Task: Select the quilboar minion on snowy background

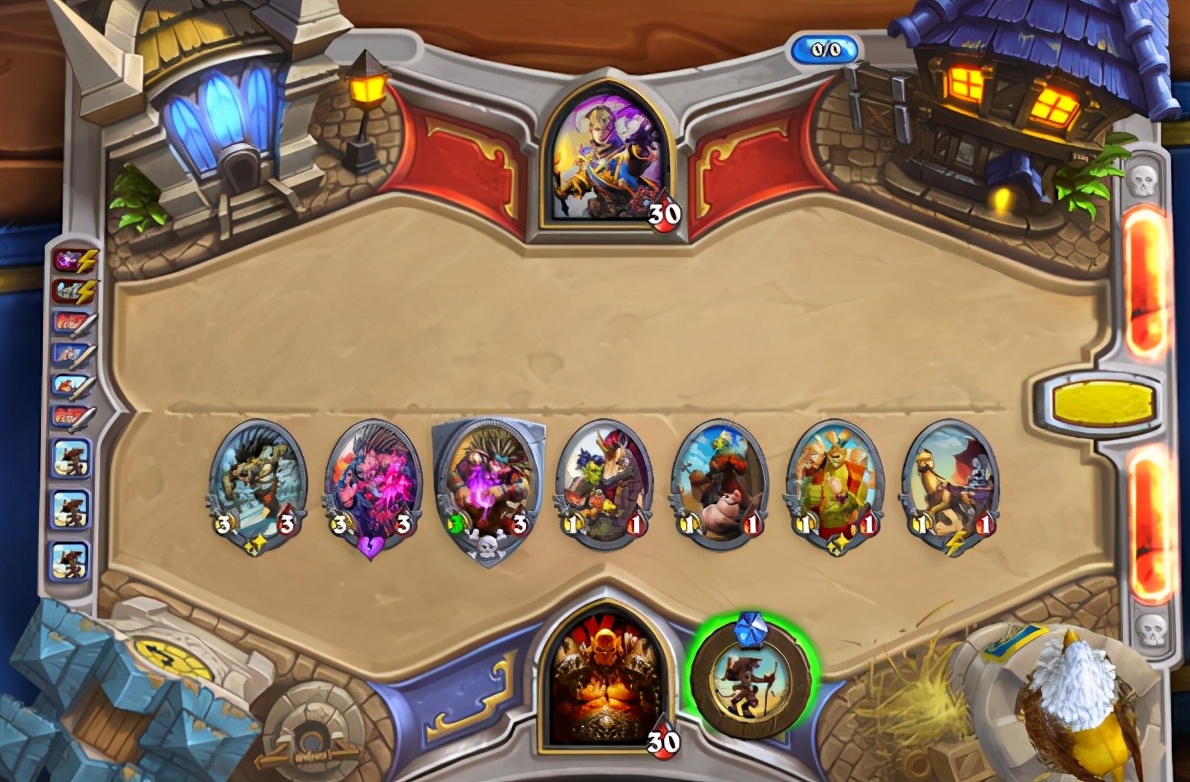Action: pos(257,483)
